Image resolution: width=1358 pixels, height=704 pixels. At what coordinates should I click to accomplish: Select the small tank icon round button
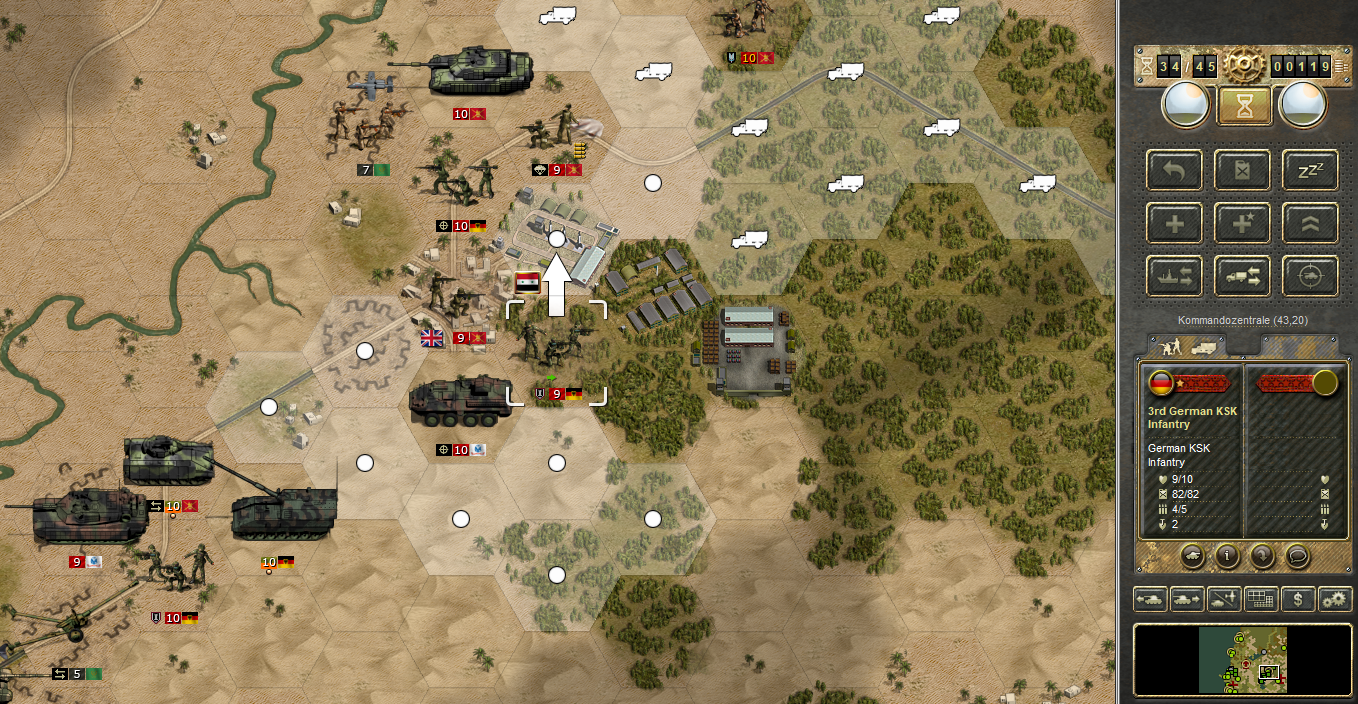[1194, 554]
